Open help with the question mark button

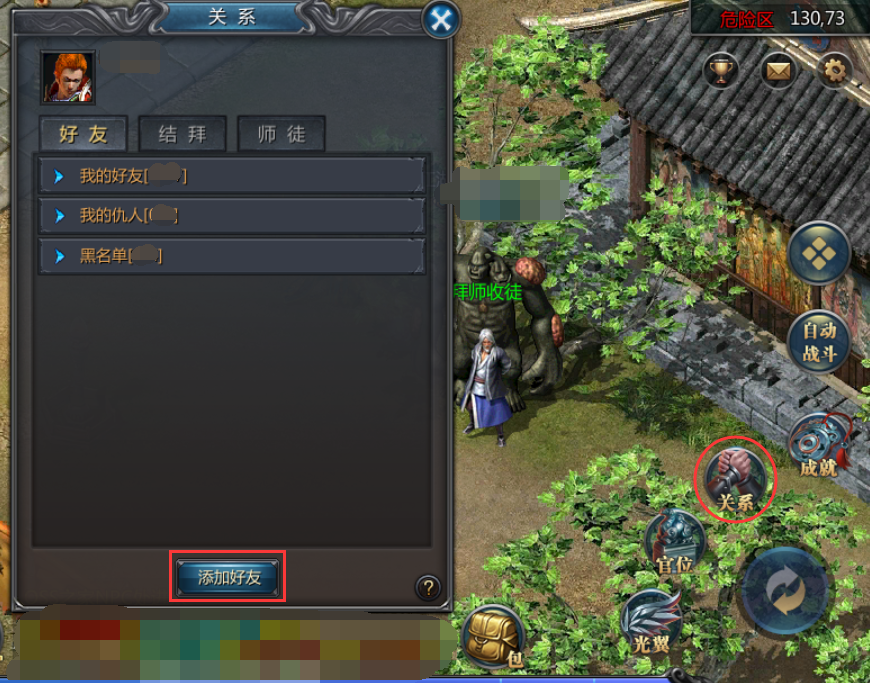(x=428, y=587)
